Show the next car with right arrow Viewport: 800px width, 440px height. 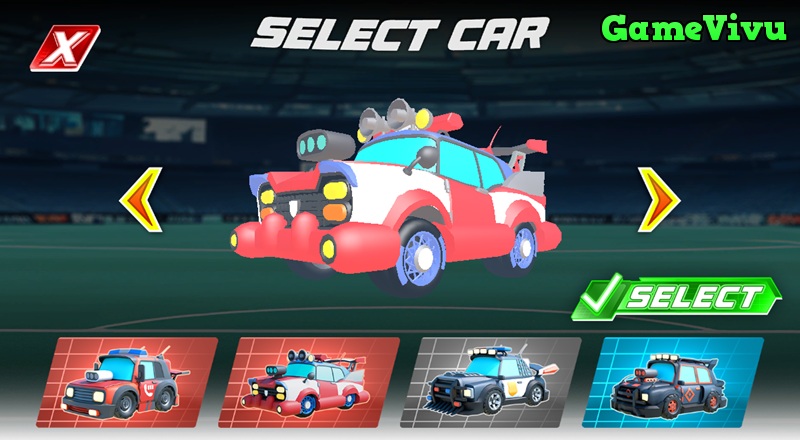click(x=659, y=200)
